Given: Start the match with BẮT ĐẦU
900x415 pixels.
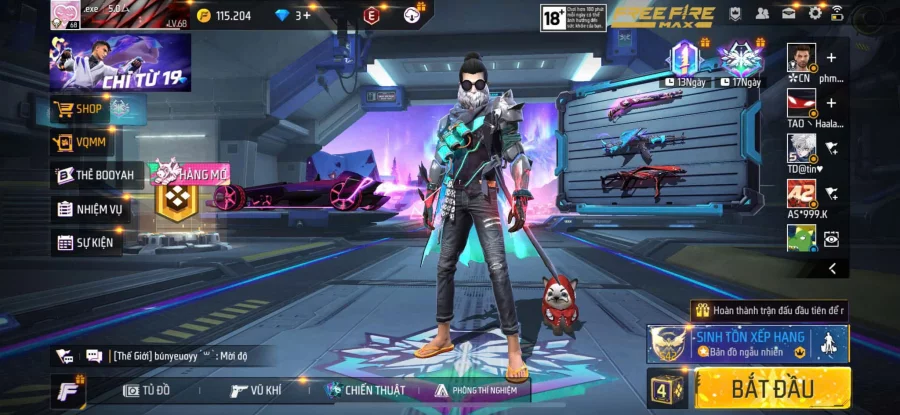Looking at the screenshot, I should 772,387.
